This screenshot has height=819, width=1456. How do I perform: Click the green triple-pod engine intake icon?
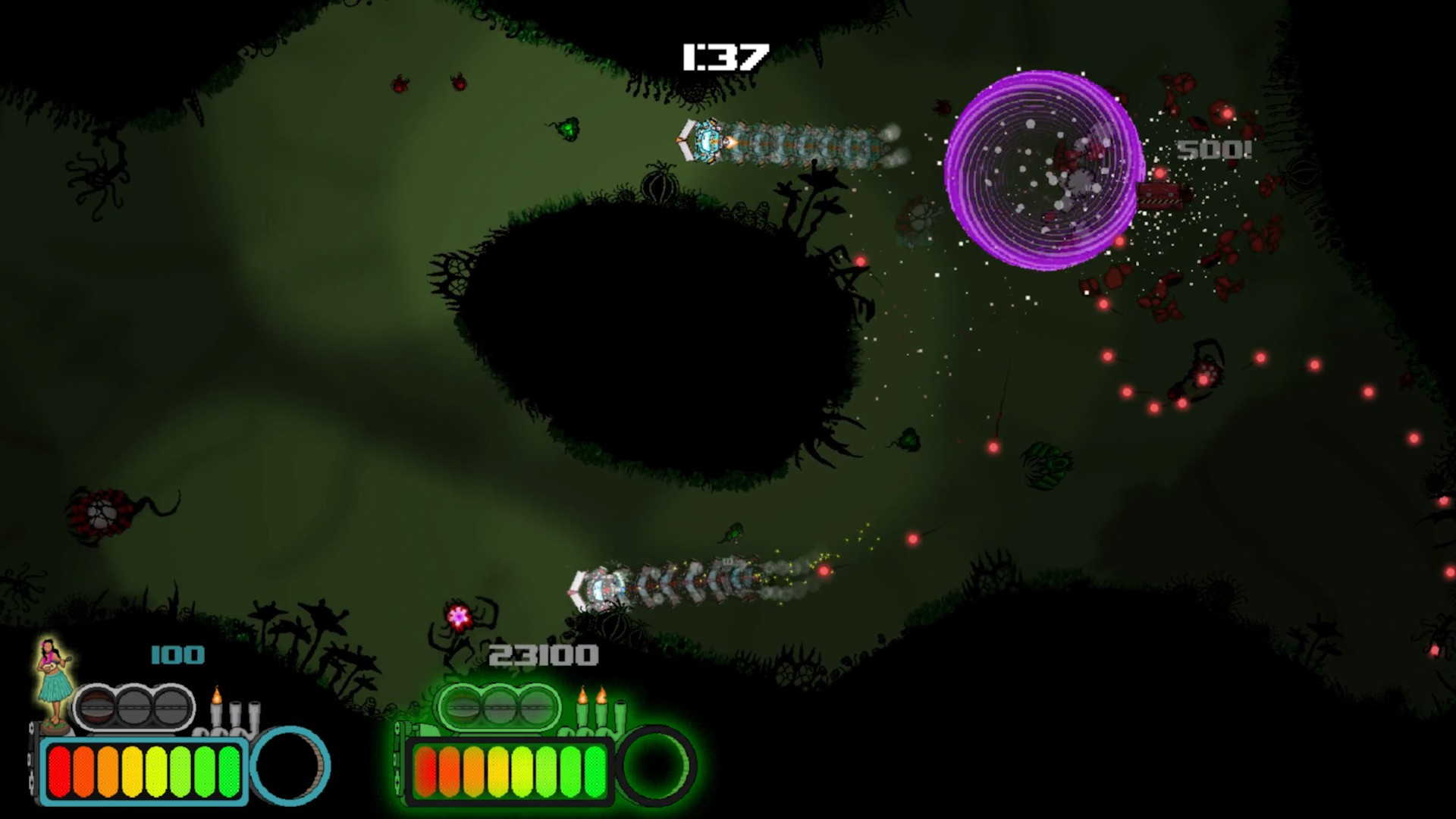point(498,708)
